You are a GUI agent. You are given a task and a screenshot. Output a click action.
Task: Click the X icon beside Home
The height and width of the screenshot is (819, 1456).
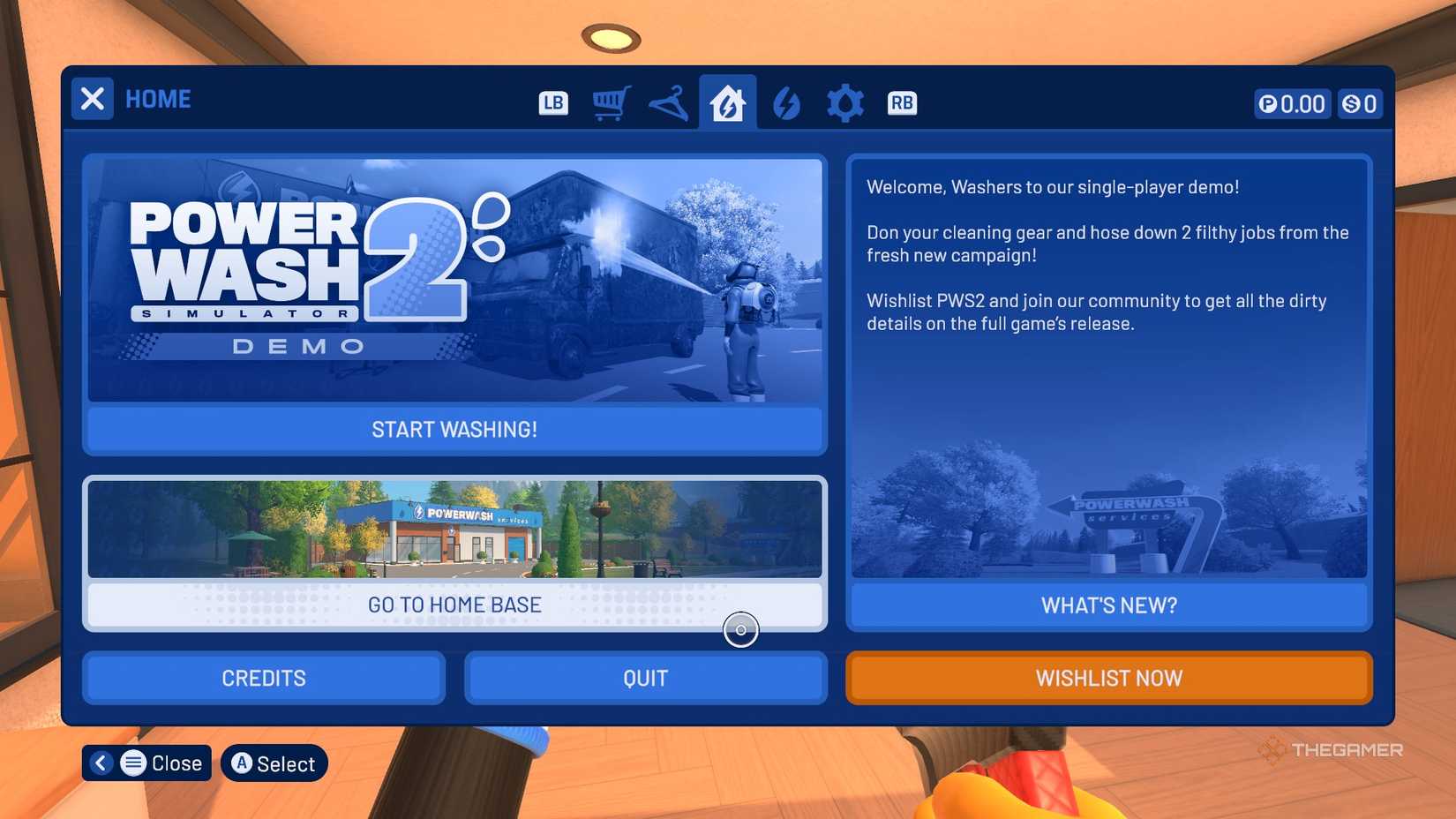coord(92,98)
